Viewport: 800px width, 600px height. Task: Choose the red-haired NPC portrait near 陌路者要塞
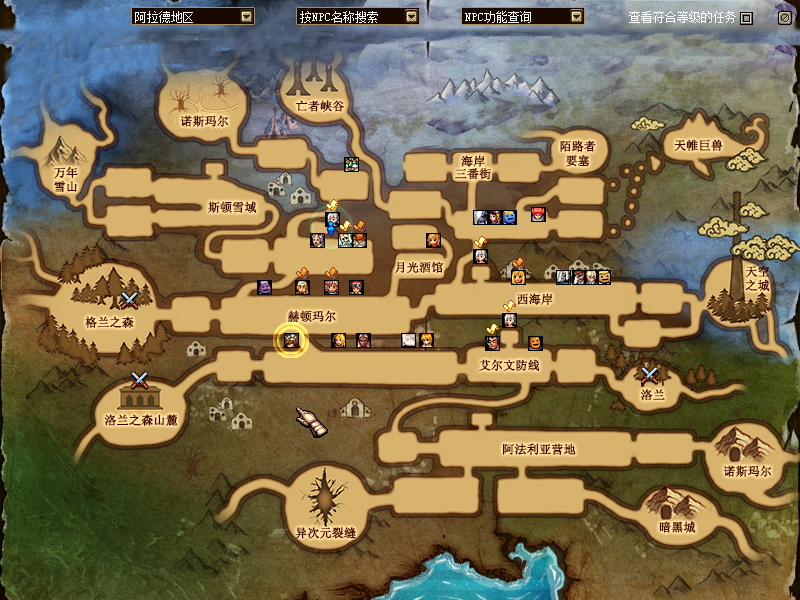tap(539, 215)
